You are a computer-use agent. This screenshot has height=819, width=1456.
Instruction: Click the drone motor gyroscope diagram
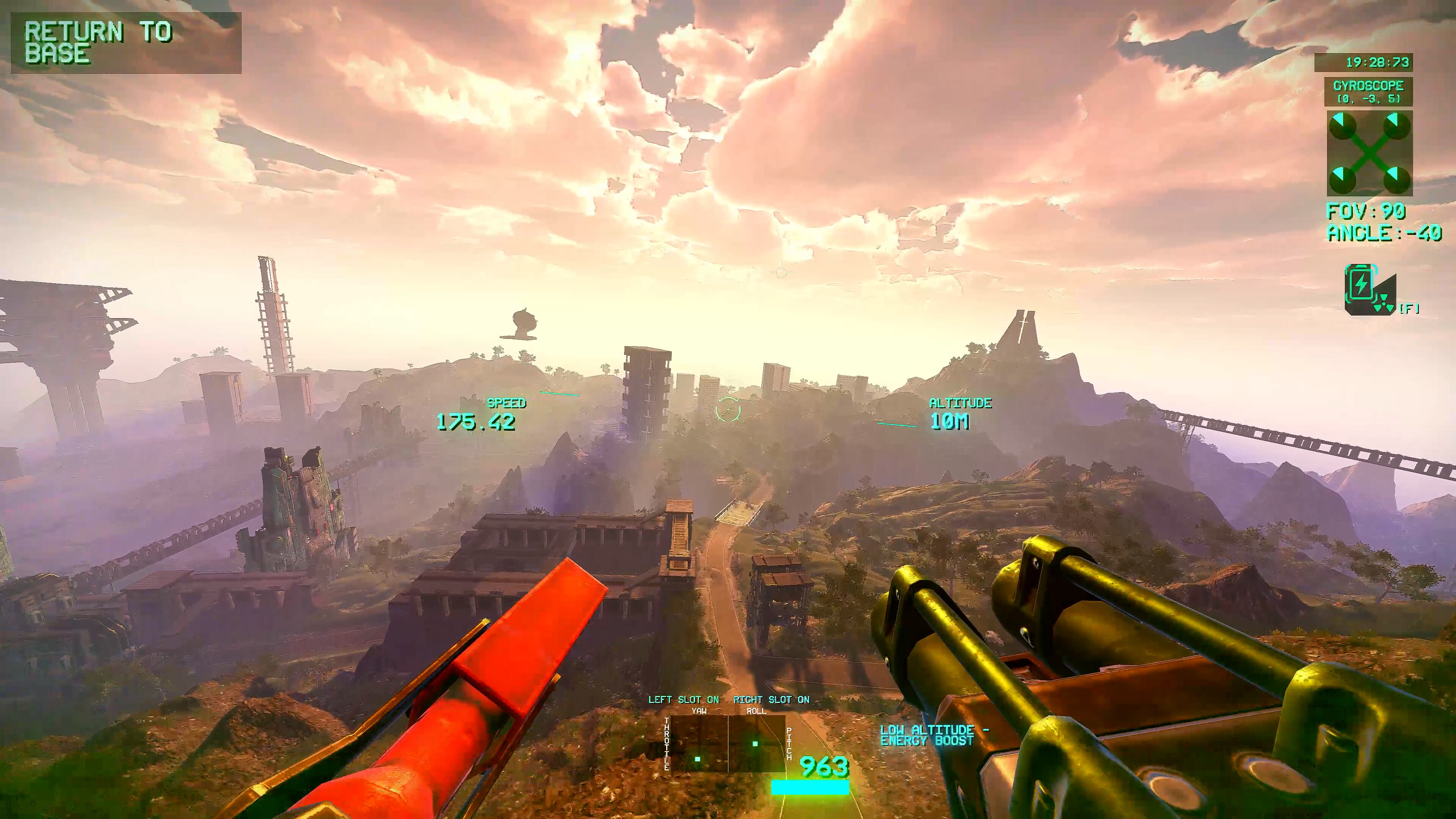(1369, 153)
